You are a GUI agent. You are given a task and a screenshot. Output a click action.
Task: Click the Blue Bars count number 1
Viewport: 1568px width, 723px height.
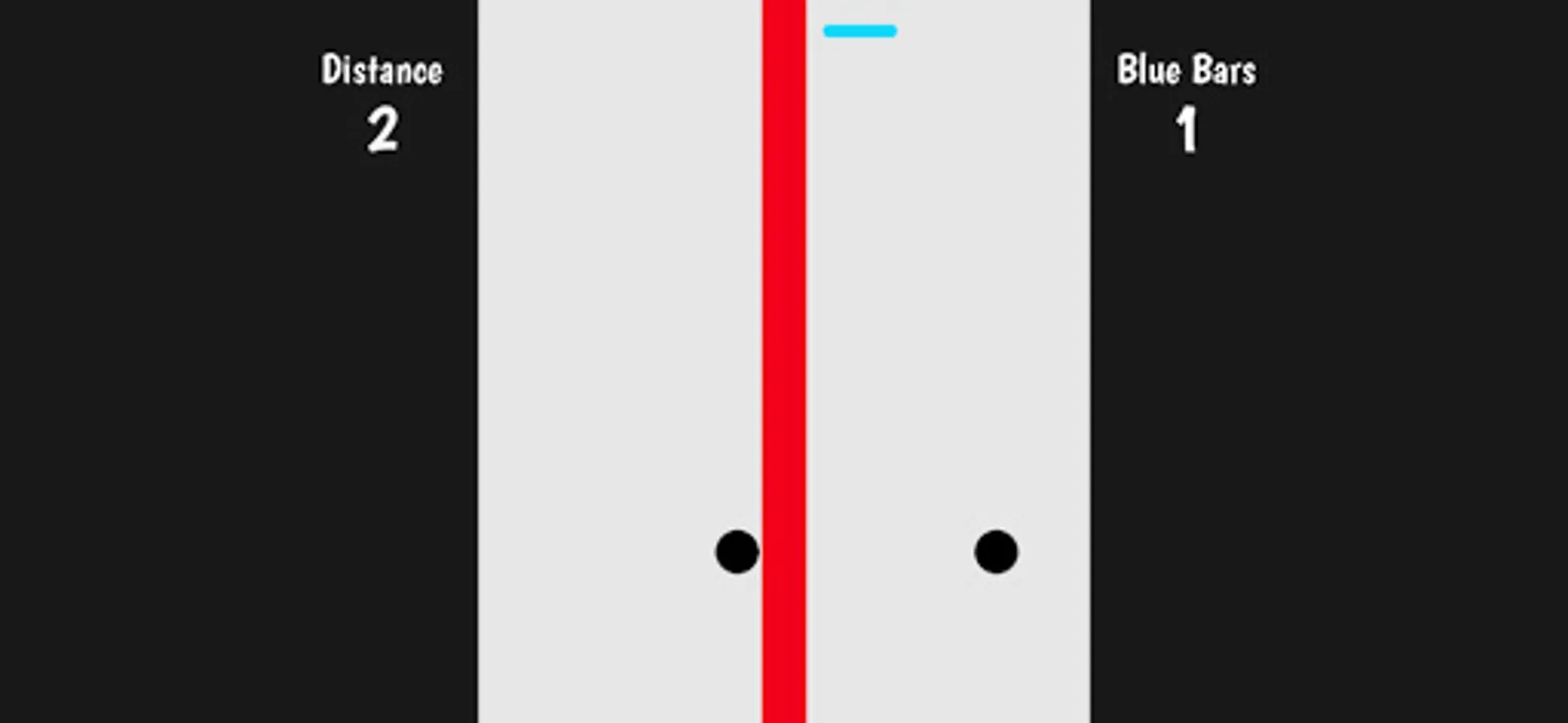1187,129
